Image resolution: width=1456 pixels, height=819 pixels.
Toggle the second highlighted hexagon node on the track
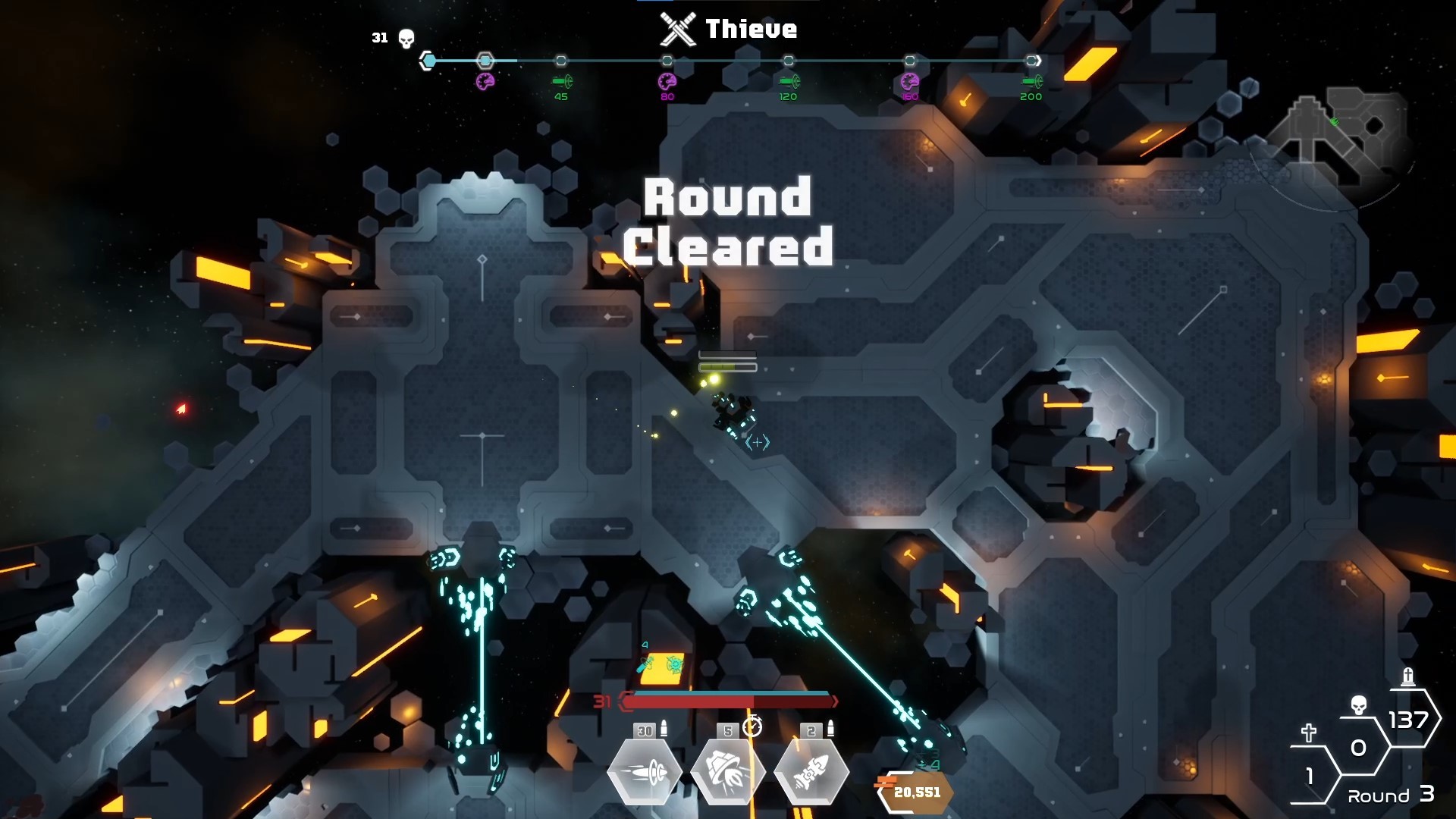point(485,60)
